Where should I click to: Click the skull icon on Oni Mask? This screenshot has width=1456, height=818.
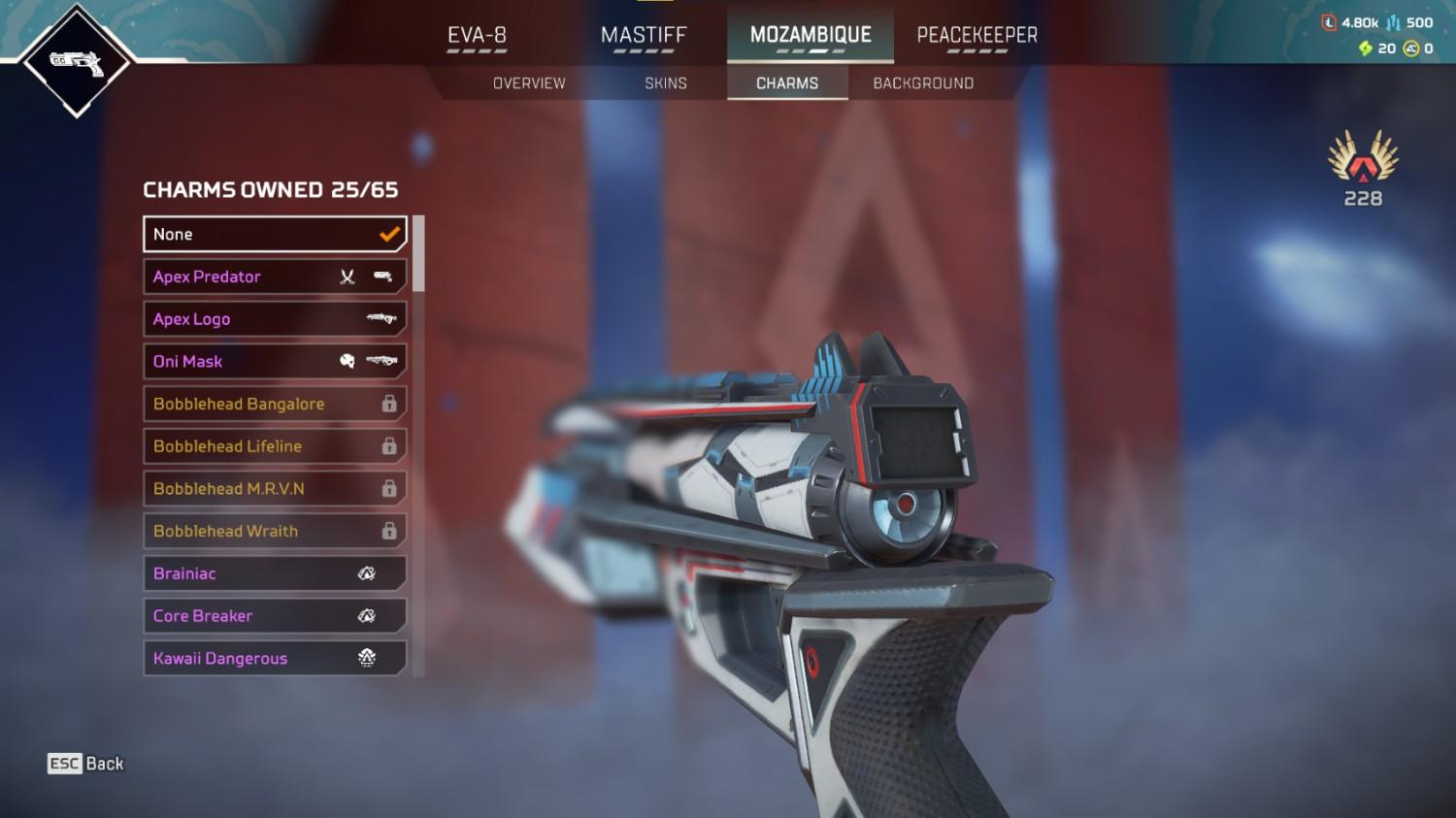pyautogui.click(x=347, y=361)
